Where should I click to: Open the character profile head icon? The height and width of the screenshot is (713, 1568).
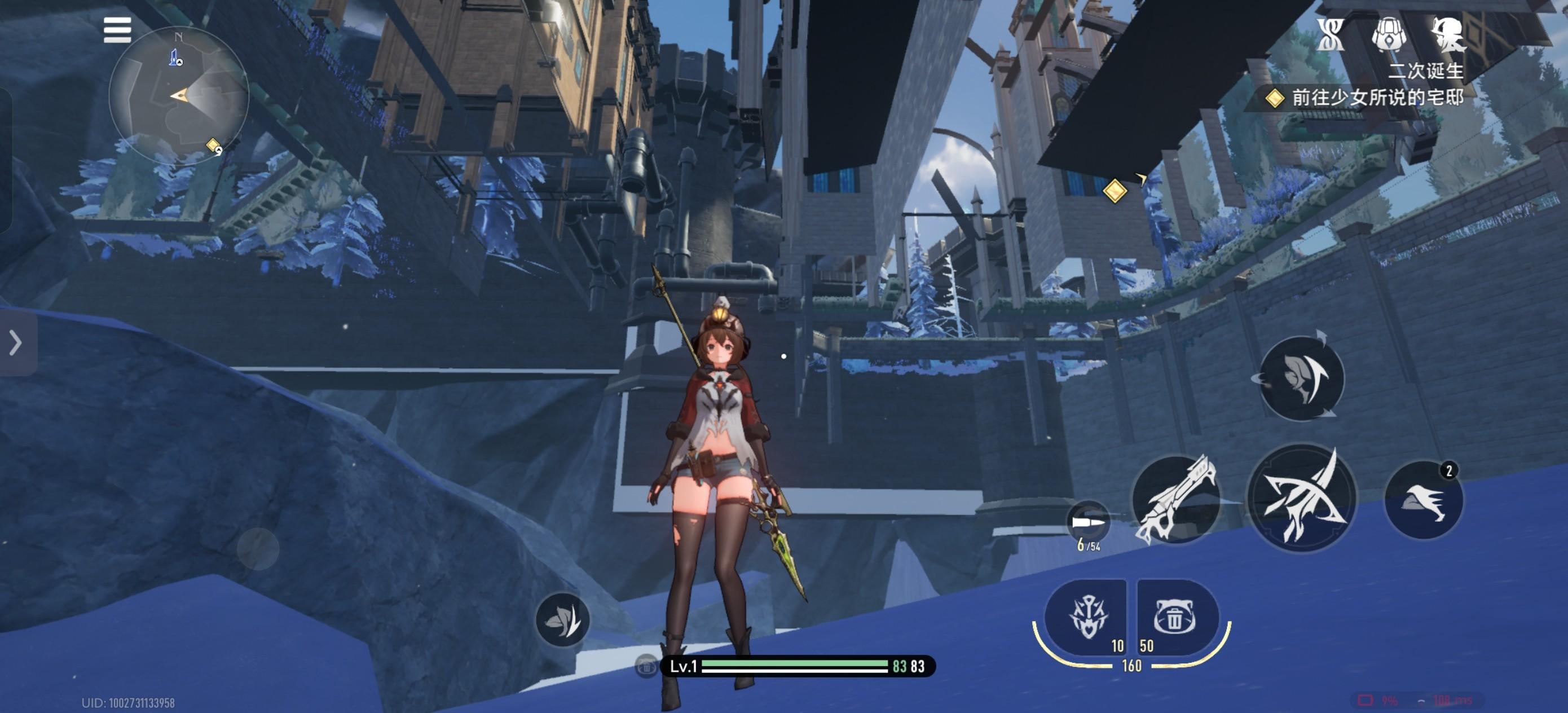[1448, 34]
